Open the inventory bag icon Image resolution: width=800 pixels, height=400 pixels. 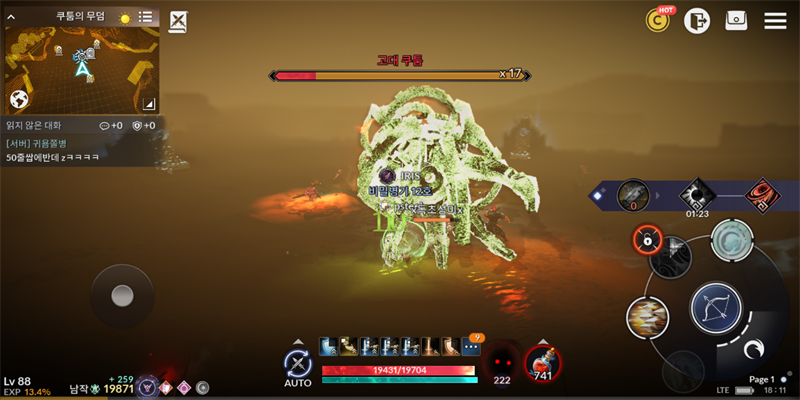pos(736,20)
